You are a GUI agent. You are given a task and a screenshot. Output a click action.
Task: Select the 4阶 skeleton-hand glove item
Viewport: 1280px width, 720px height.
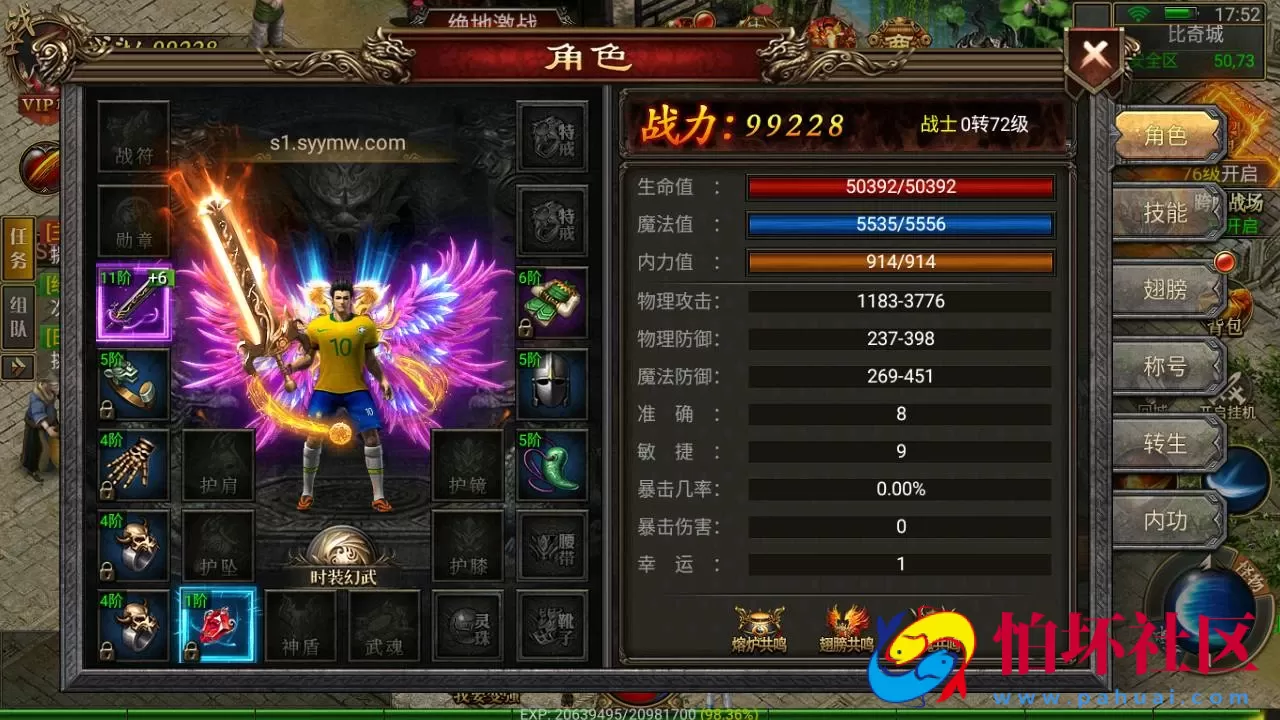(x=133, y=466)
